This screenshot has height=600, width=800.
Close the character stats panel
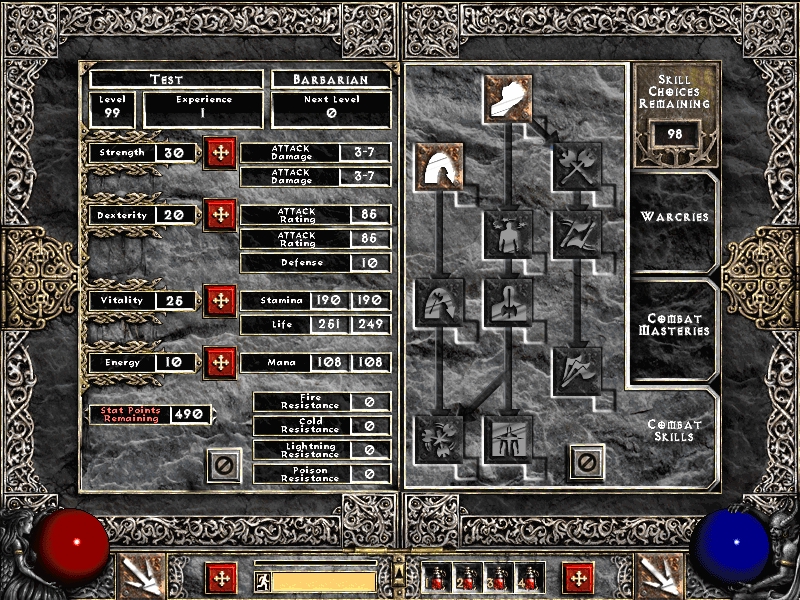point(224,464)
